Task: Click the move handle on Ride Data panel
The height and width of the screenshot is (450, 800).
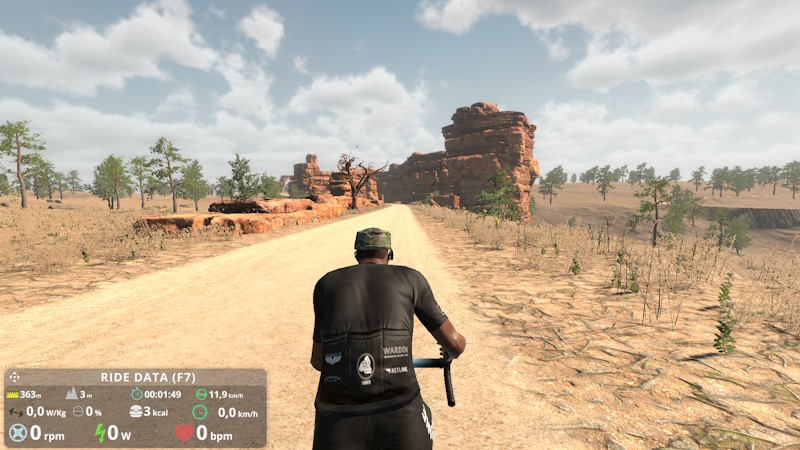Action: [x=15, y=377]
